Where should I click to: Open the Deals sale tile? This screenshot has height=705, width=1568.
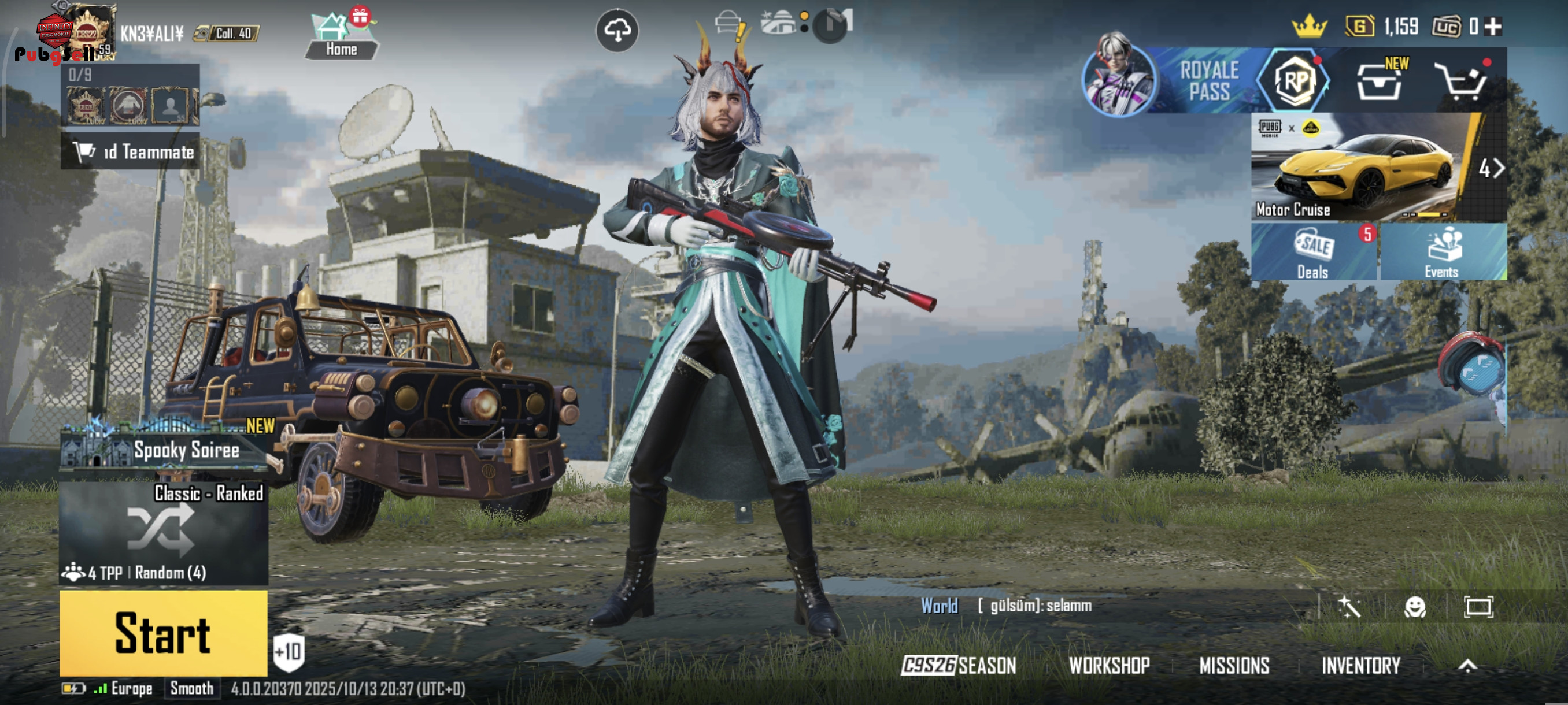tap(1314, 252)
